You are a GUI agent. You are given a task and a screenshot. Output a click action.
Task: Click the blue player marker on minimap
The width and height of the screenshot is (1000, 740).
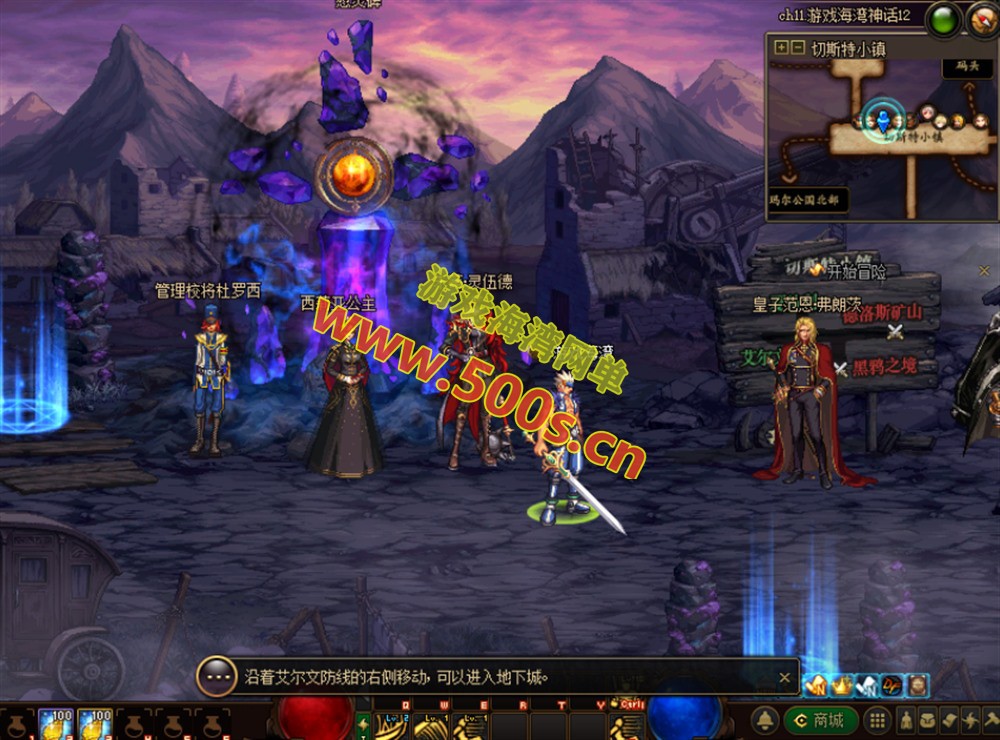883,118
